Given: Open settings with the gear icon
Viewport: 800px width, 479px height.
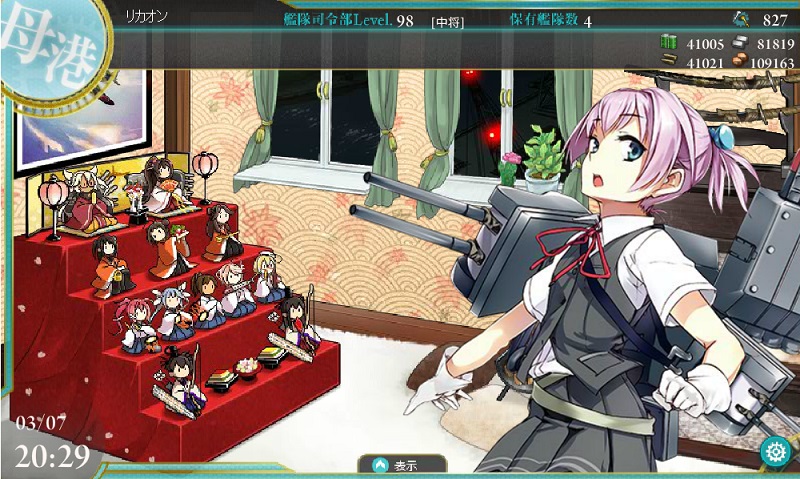Looking at the screenshot, I should 773,452.
